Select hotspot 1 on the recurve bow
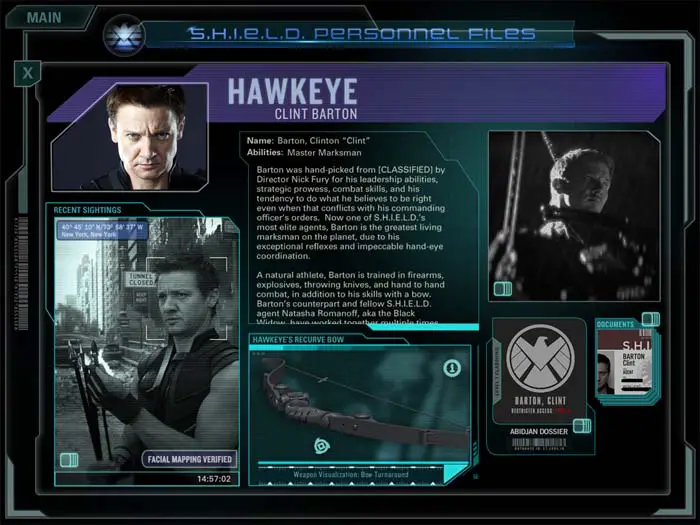Screen dimensions: 700x525 450,368
